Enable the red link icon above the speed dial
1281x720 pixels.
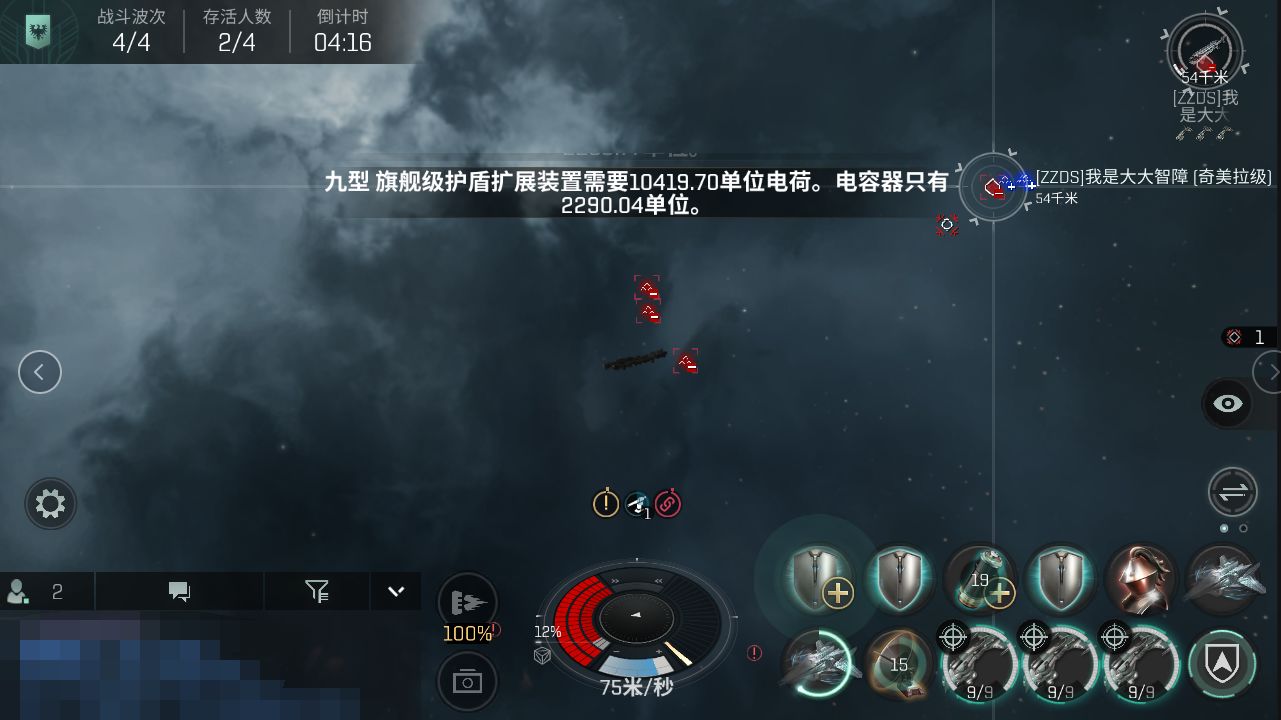(x=667, y=504)
